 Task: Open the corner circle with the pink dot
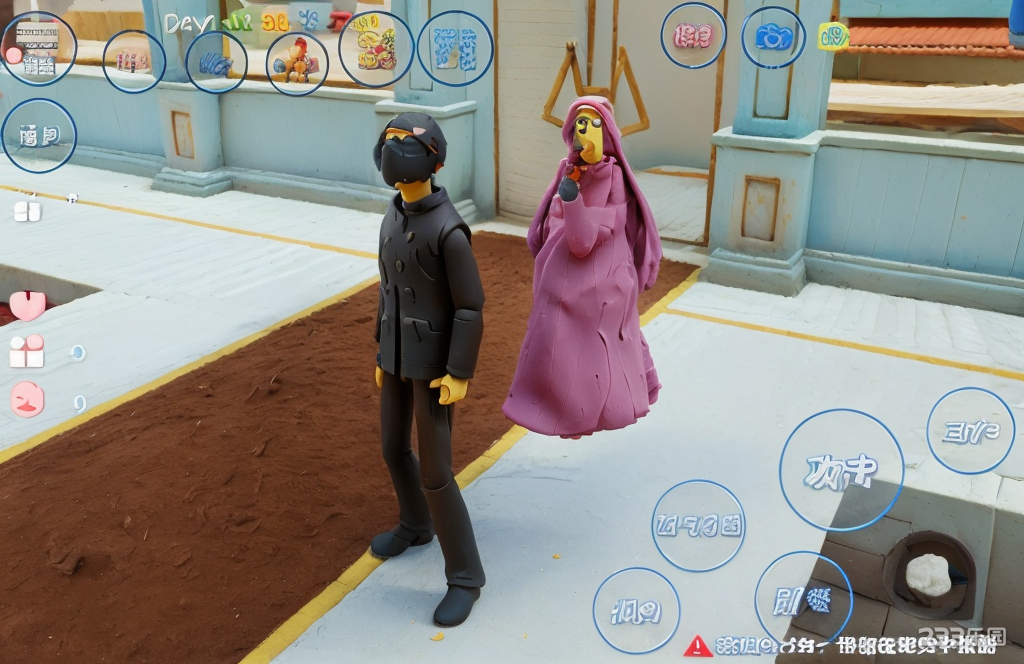pyautogui.click(x=37, y=48)
